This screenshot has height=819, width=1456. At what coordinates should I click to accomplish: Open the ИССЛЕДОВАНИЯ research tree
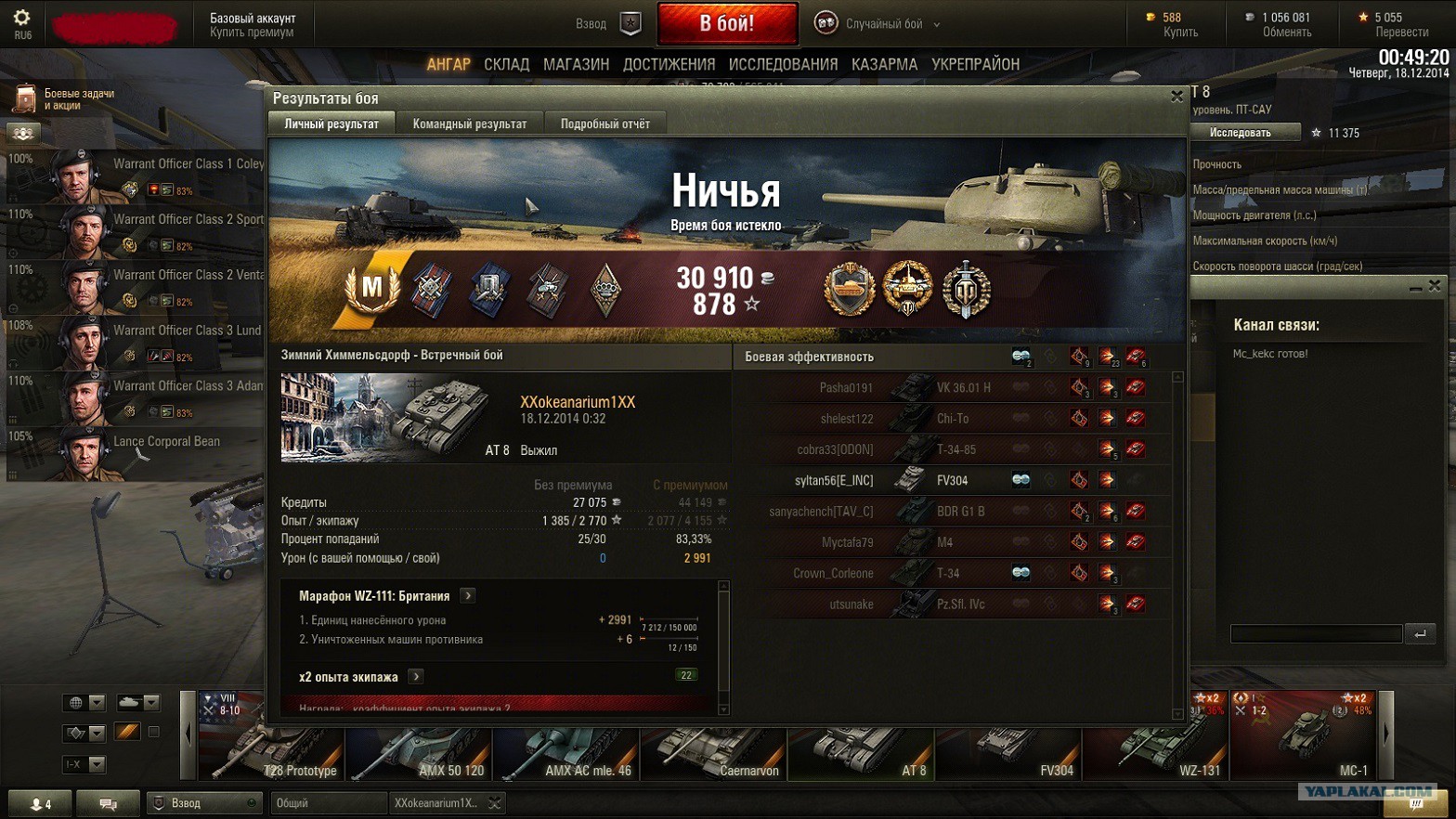coord(783,64)
